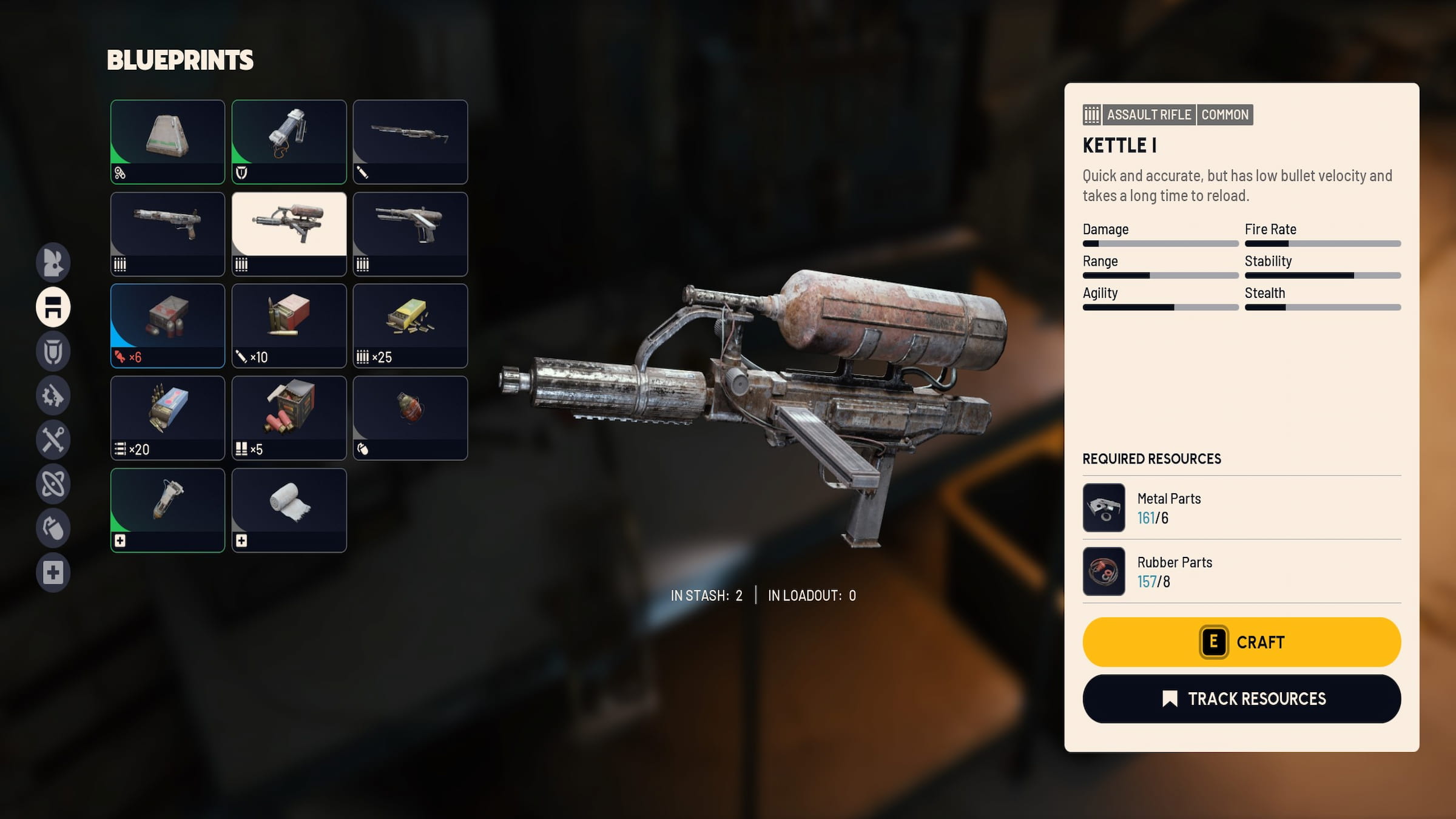Switch to the crossed tools category tab
This screenshot has width=1456, height=819.
click(53, 439)
